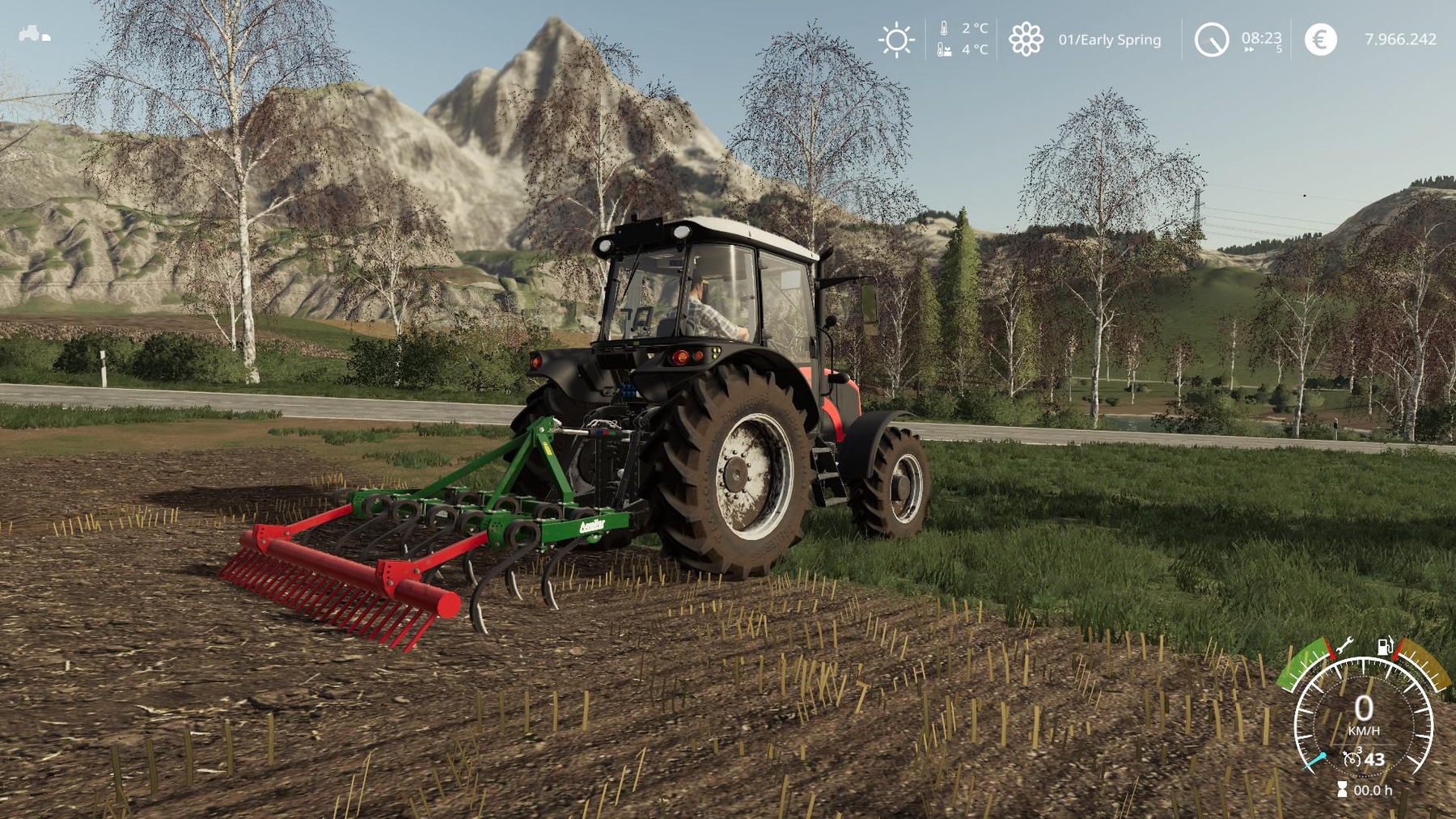Select the wrench damage icon on gauge

coord(1344,646)
